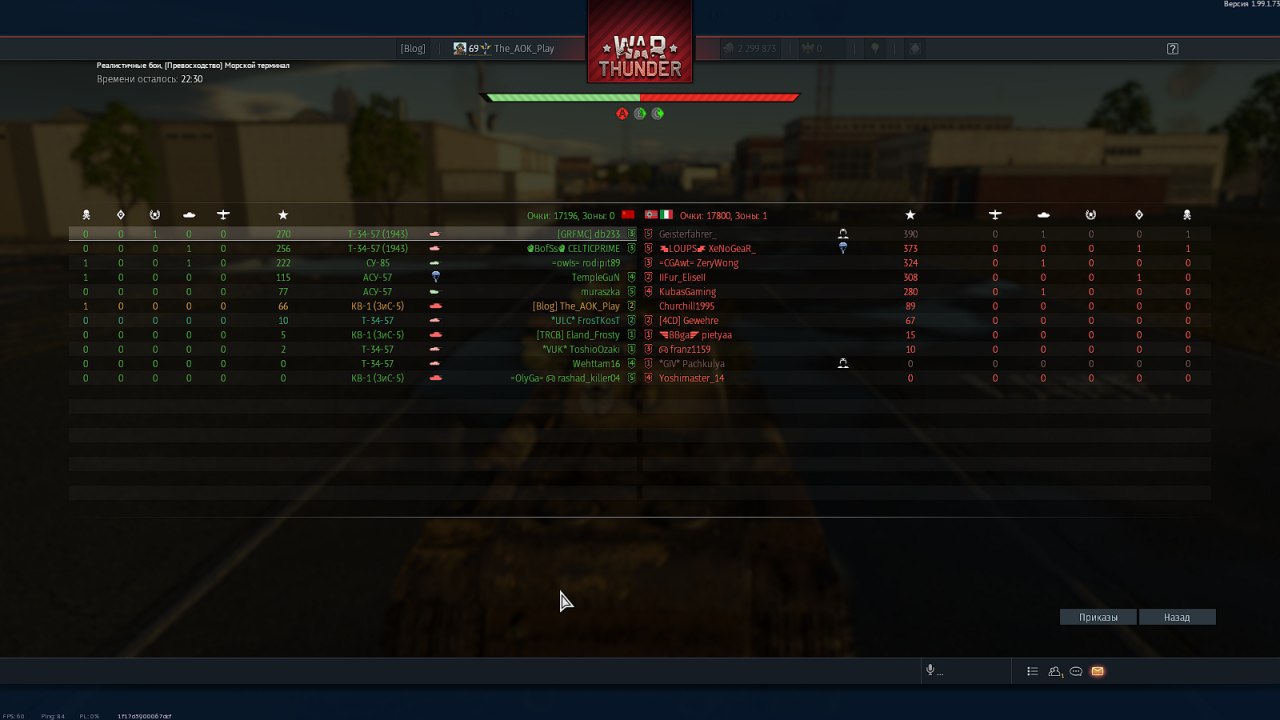Click the Назад back button

click(1177, 617)
